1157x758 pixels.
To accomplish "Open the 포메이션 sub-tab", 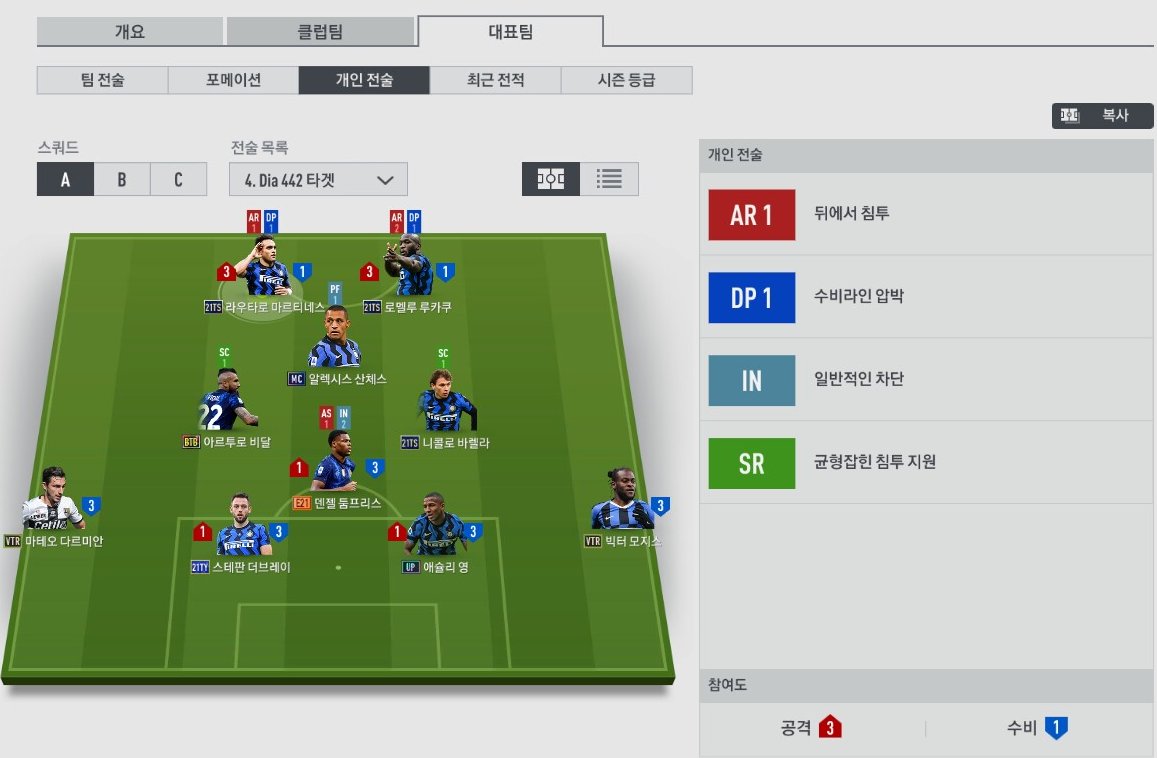I will (233, 80).
